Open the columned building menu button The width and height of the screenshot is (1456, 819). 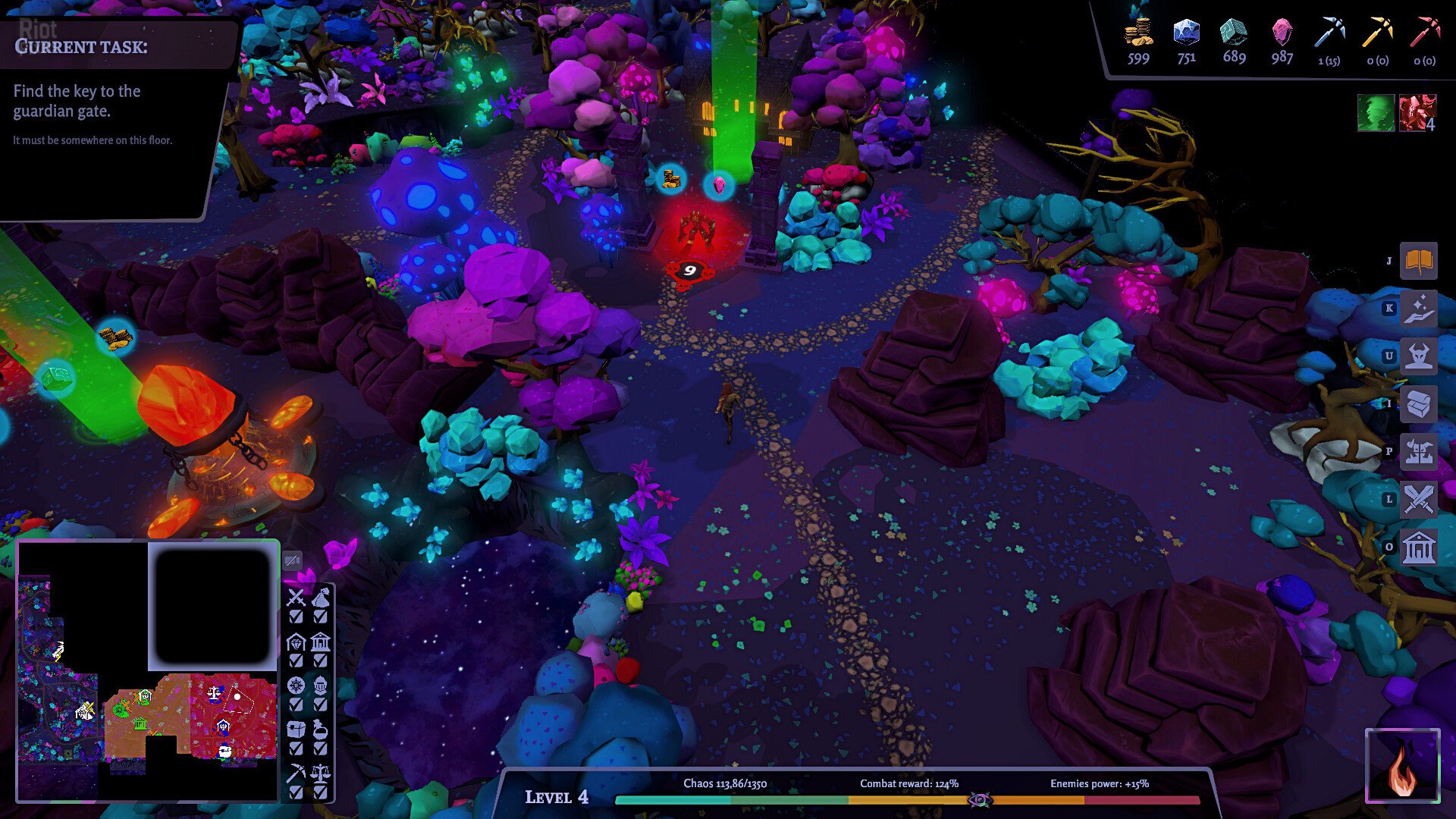pos(1418,548)
